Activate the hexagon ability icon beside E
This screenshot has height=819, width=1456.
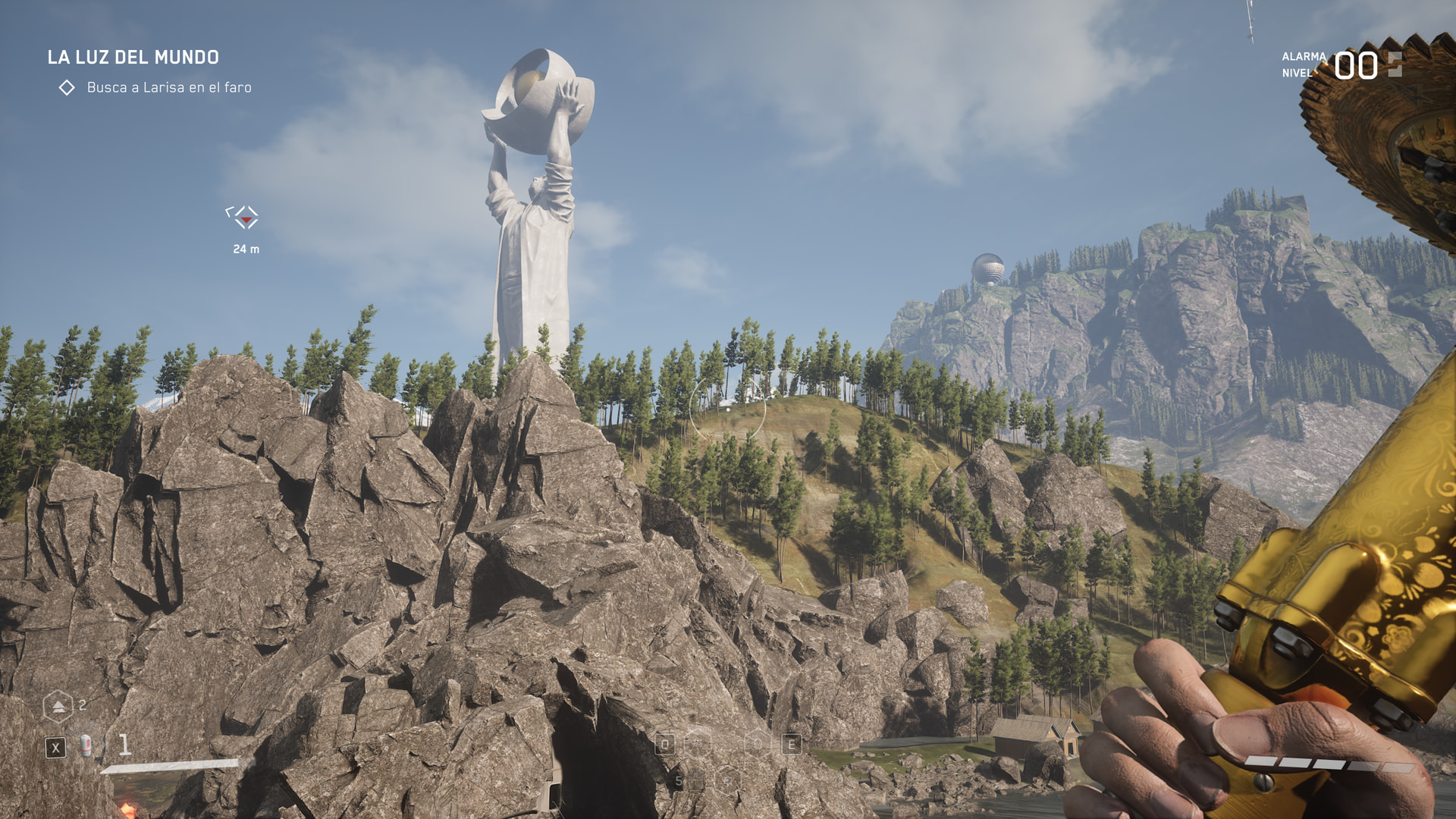(758, 744)
